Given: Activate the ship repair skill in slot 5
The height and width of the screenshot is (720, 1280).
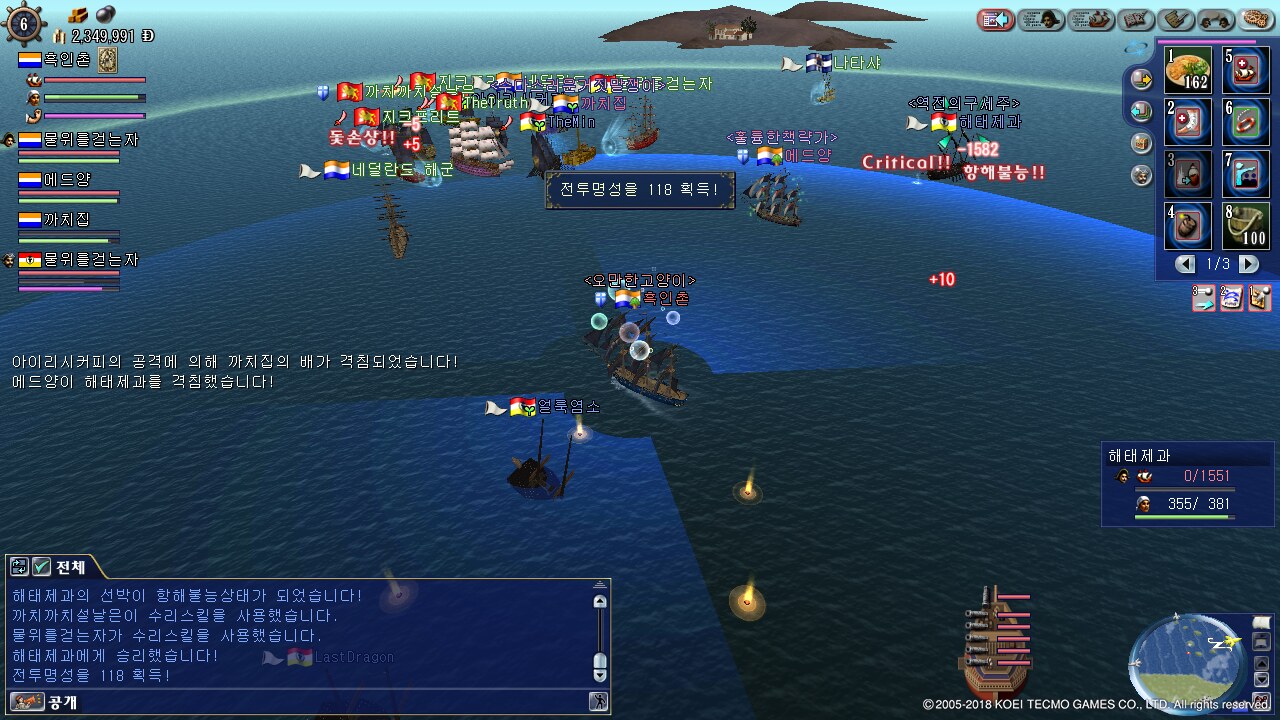Looking at the screenshot, I should 1246,70.
